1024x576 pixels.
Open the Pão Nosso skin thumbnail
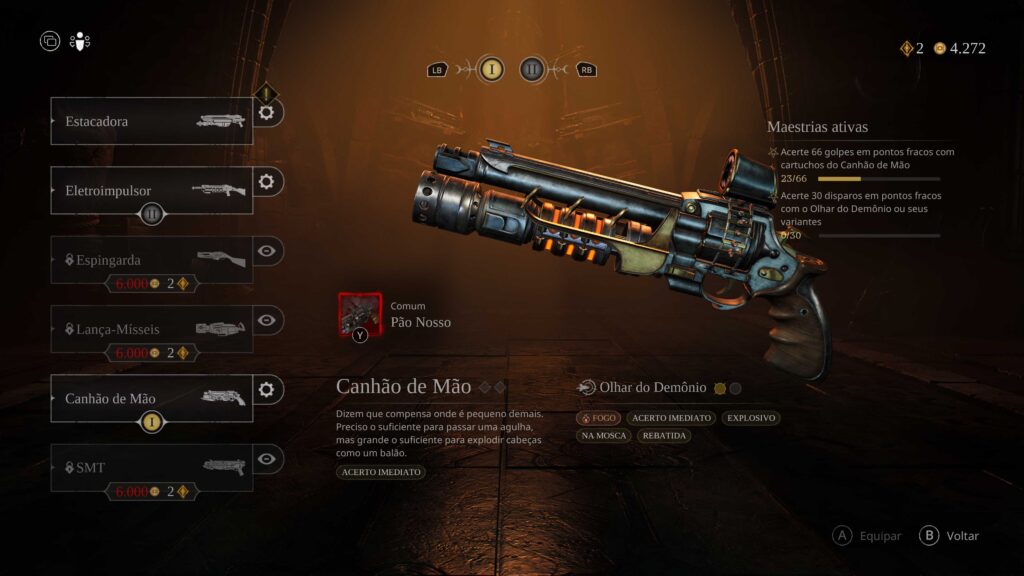tap(360, 314)
